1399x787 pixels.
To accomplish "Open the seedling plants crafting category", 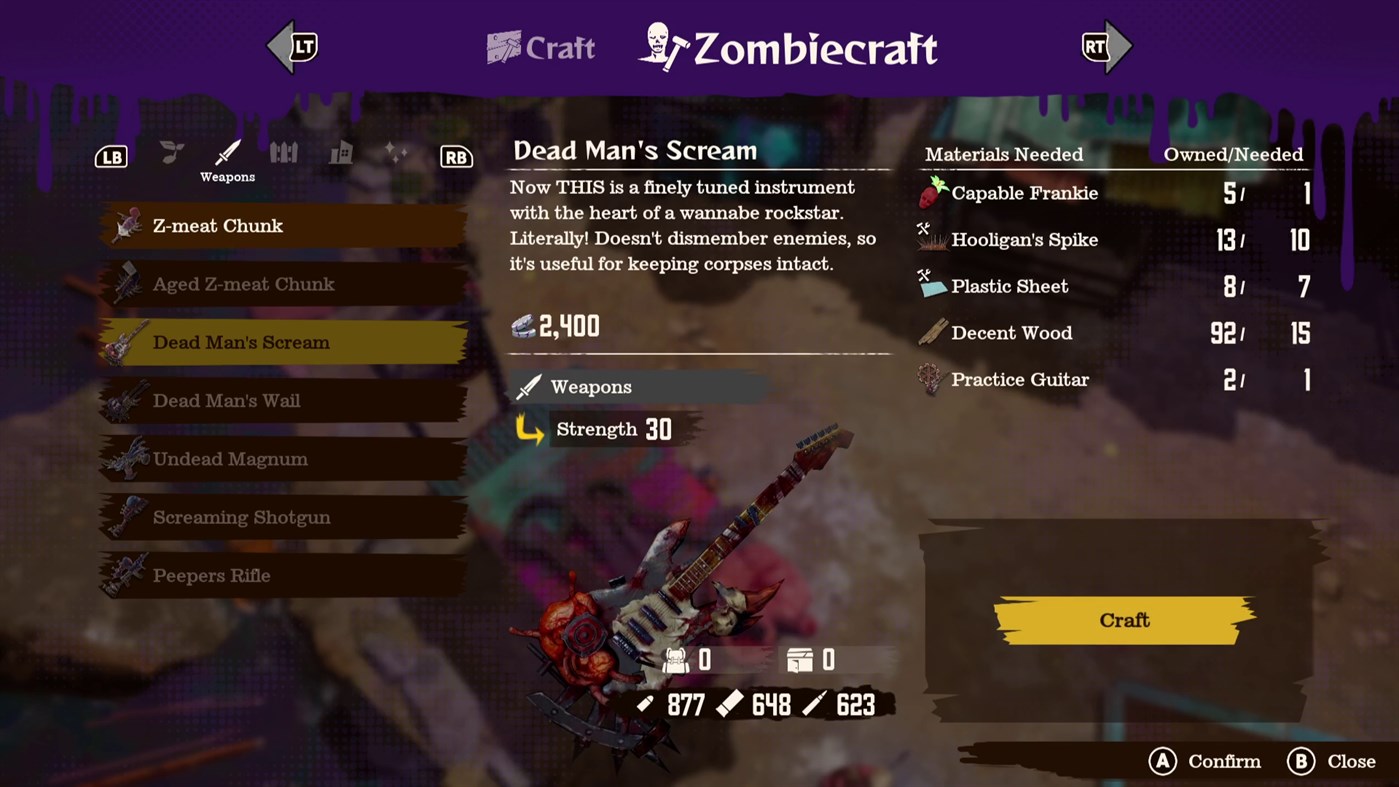I will point(170,150).
